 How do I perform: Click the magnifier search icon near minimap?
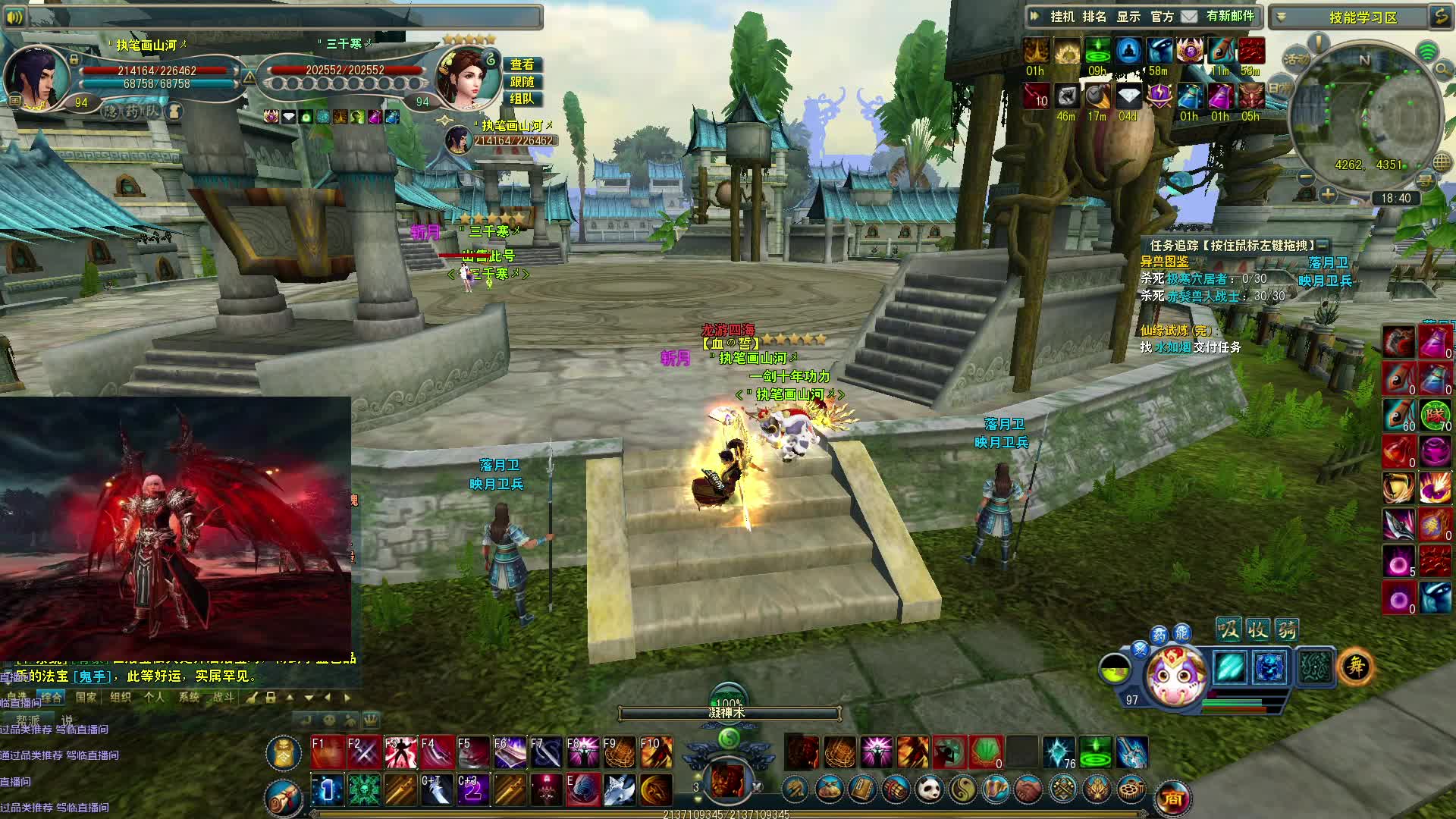pos(1442,71)
